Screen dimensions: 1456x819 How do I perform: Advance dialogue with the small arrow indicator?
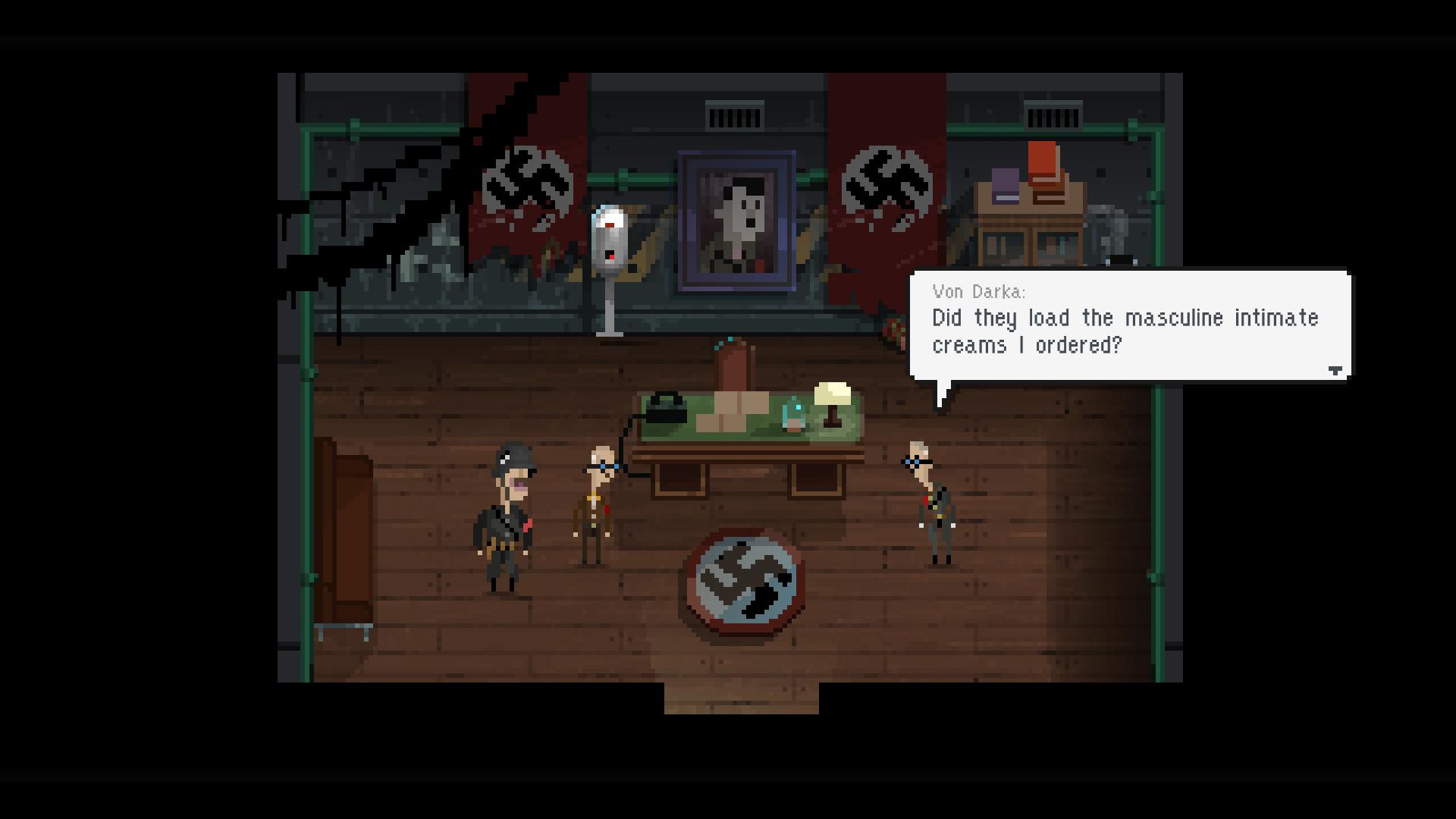(x=1335, y=370)
